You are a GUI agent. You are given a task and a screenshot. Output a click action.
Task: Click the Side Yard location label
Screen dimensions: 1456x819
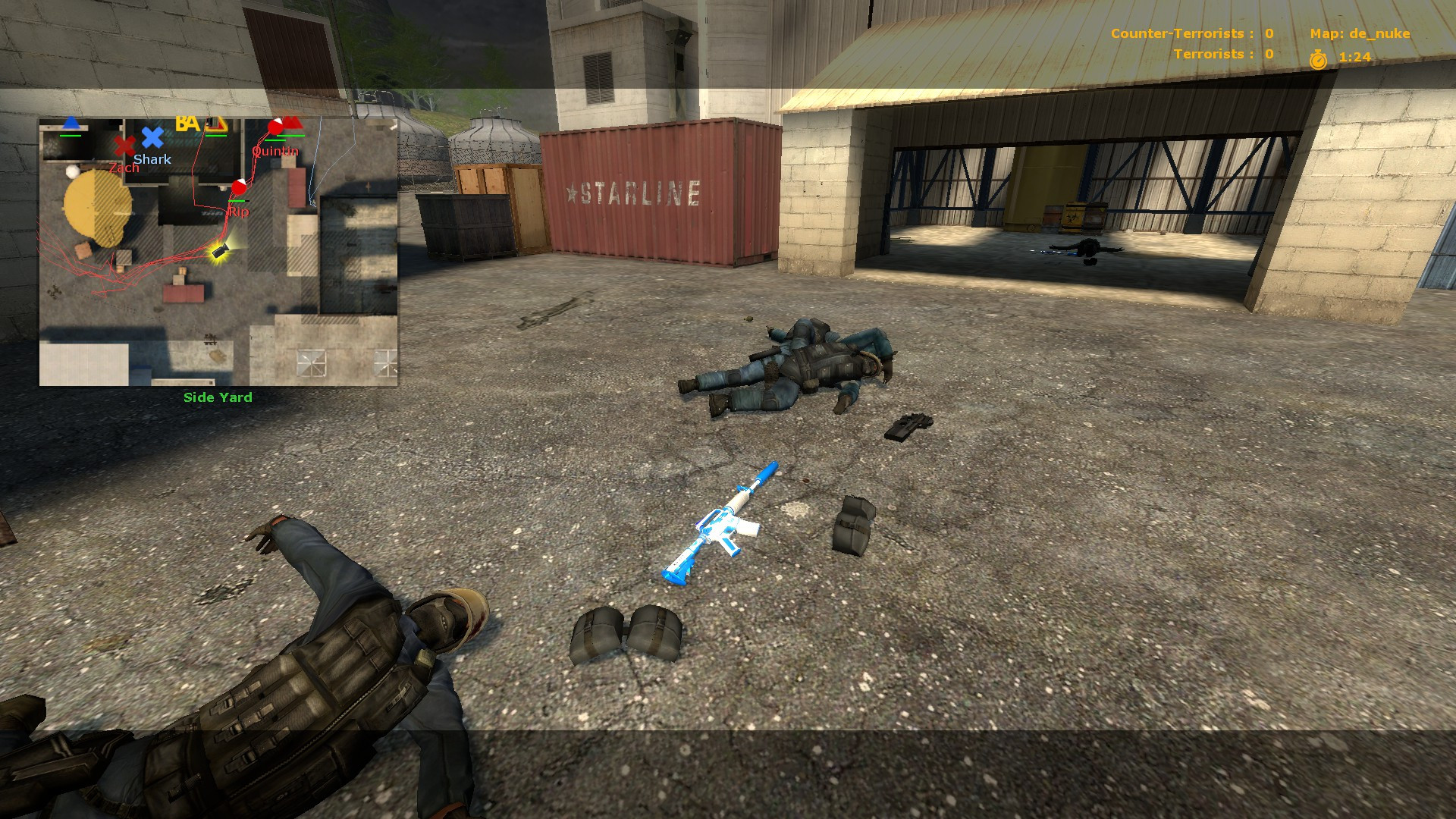[217, 397]
